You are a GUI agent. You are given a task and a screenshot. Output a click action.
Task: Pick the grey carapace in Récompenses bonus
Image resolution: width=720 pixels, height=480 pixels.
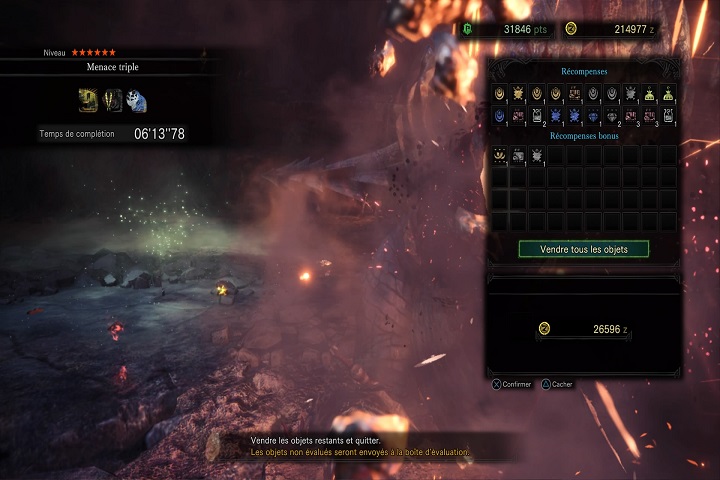coord(537,154)
